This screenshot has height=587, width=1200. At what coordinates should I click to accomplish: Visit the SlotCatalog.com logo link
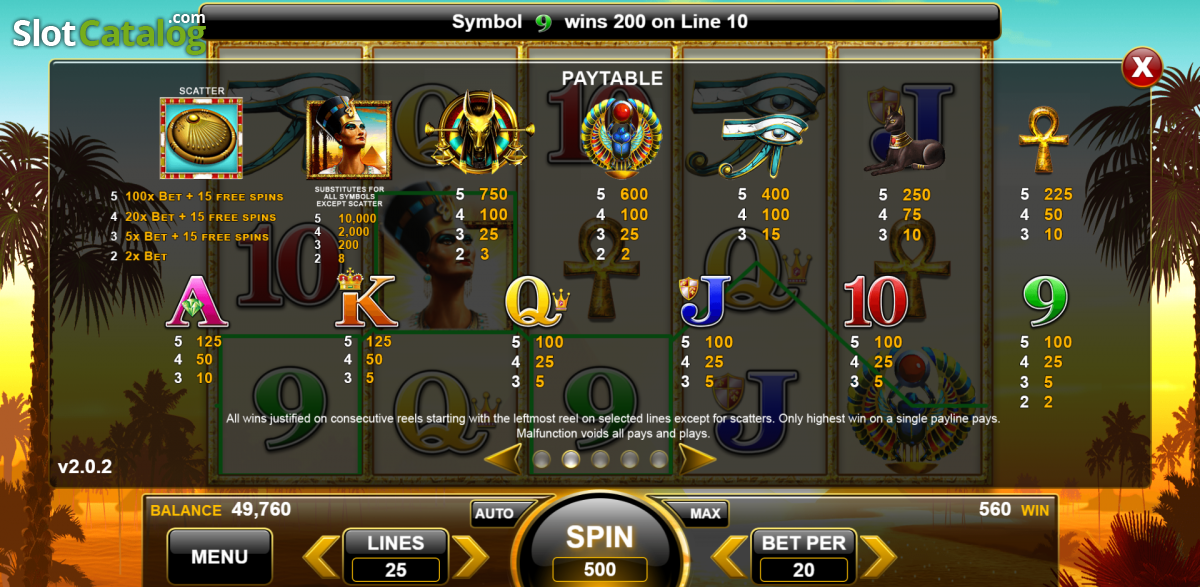pos(105,31)
